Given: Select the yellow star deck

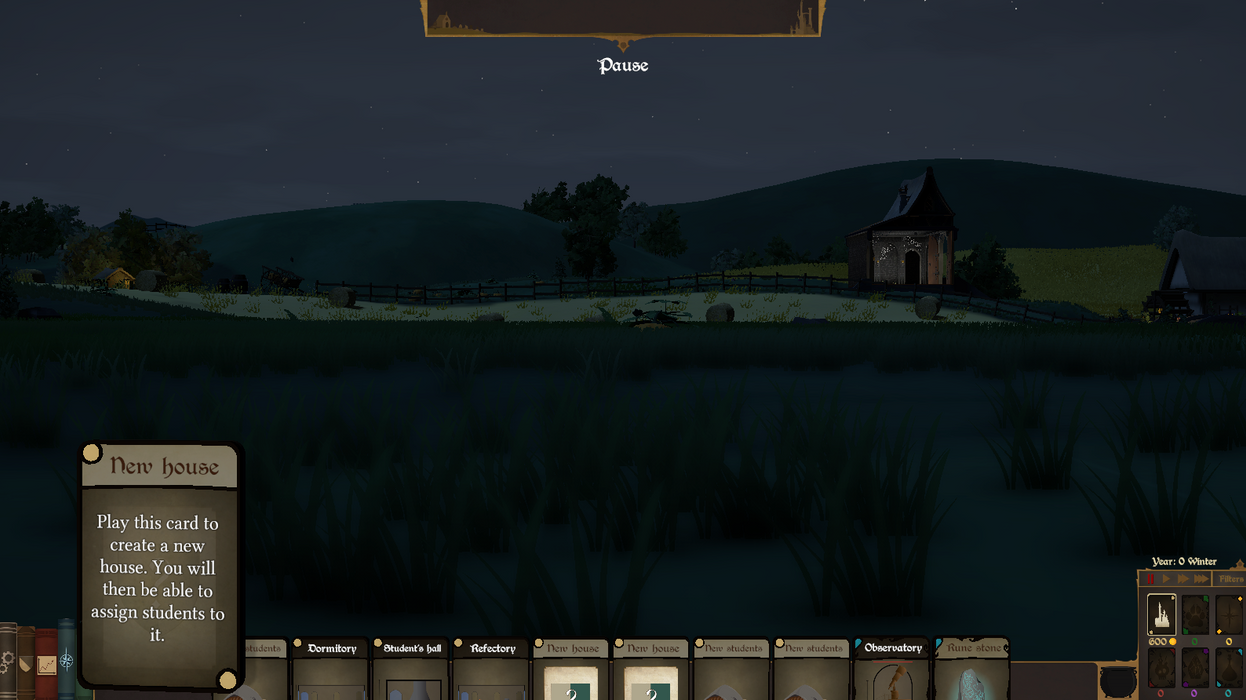Looking at the screenshot, I should point(1229,614).
